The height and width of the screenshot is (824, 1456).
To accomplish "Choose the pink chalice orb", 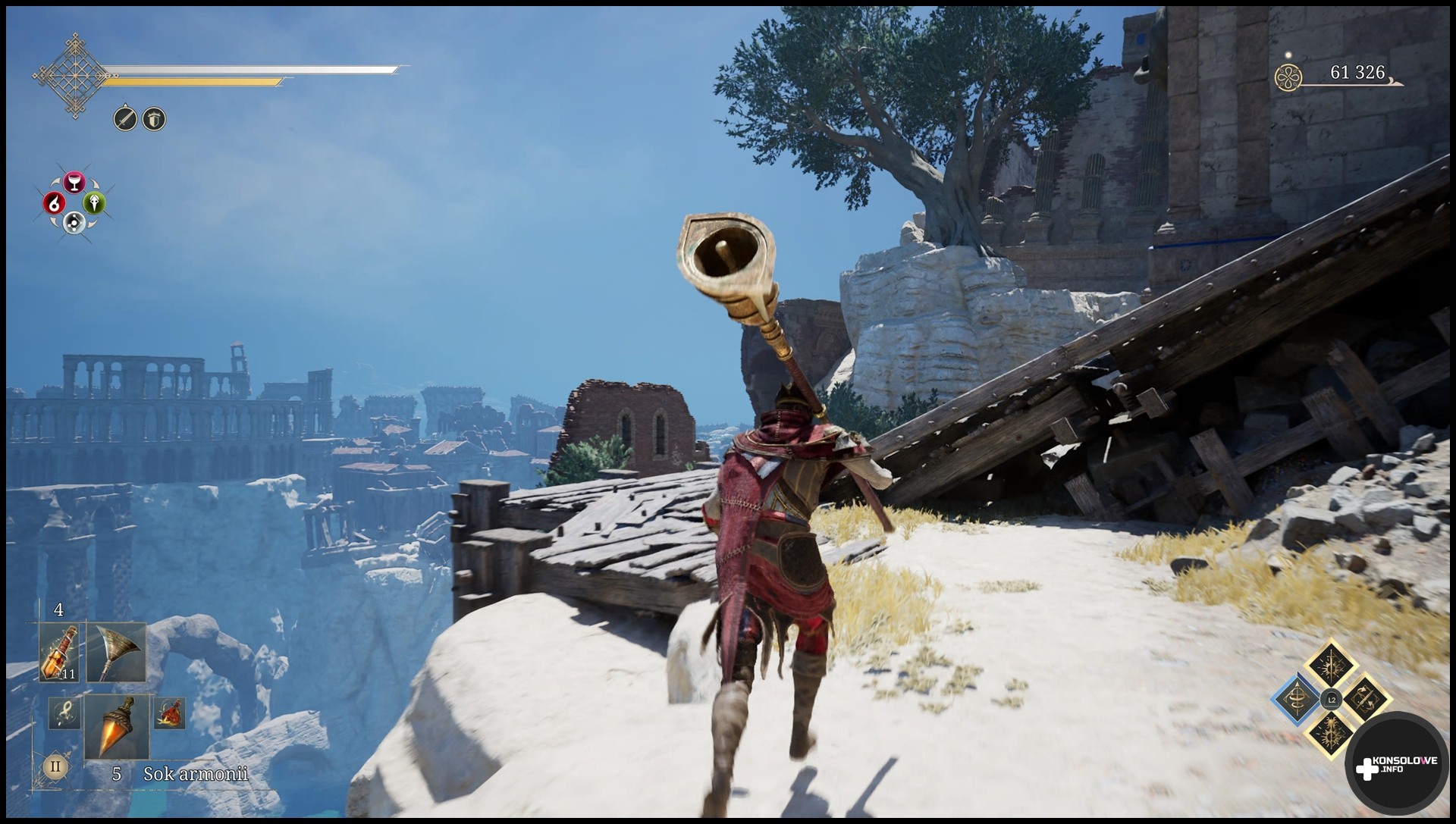I will coord(74,182).
